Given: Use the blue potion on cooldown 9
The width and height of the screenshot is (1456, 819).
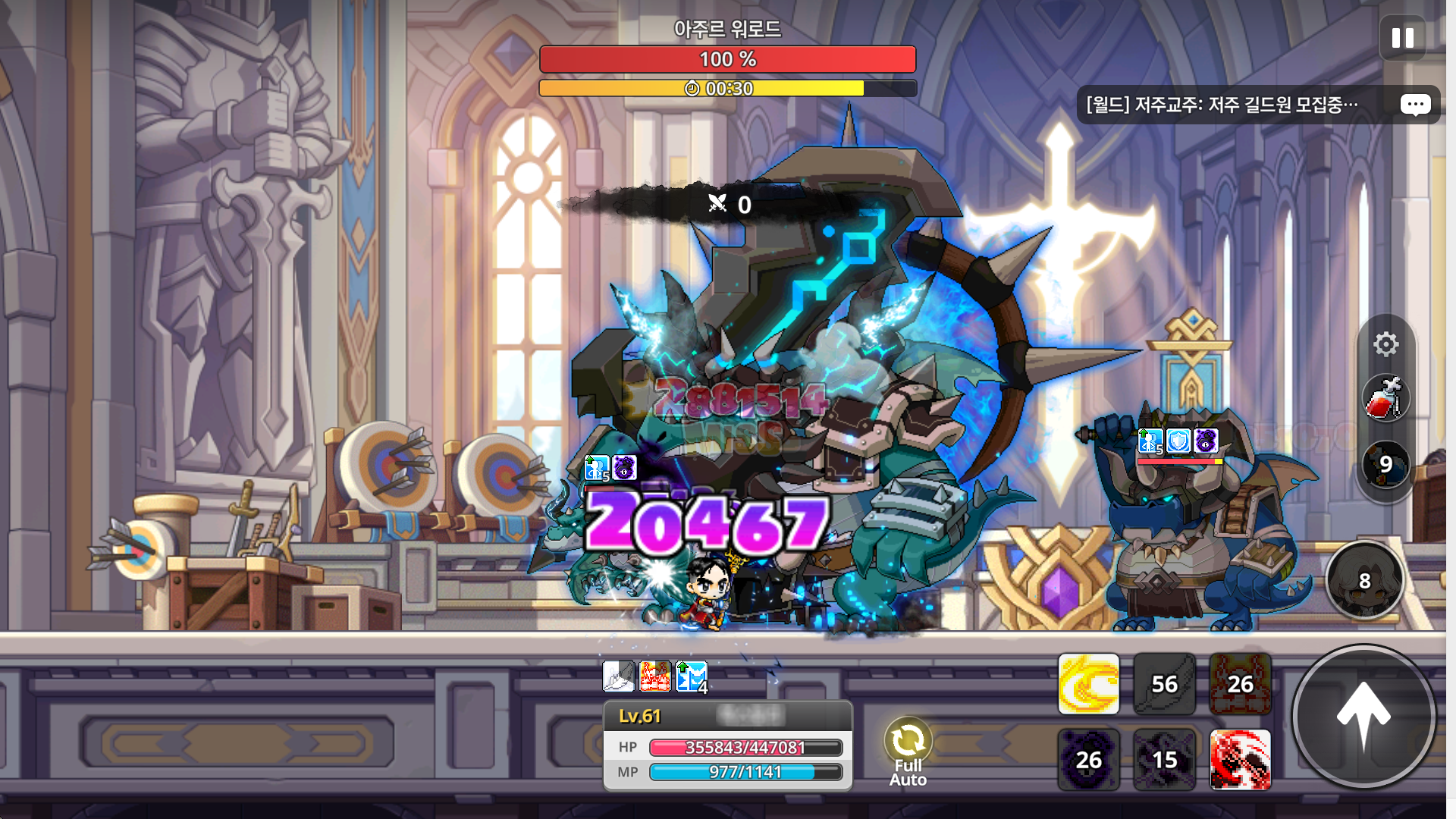Looking at the screenshot, I should [x=1385, y=464].
